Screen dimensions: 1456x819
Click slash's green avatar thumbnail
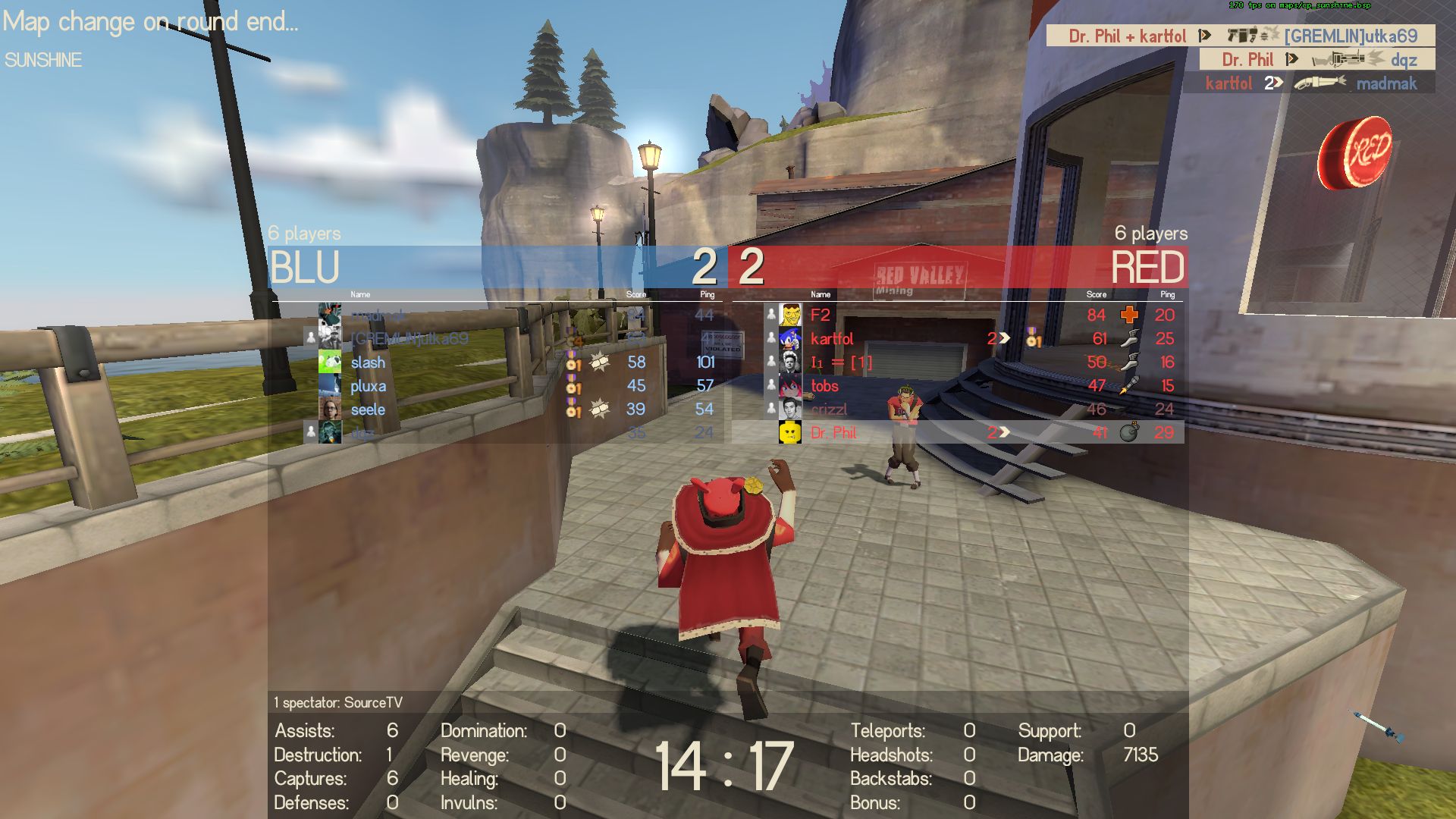[330, 362]
